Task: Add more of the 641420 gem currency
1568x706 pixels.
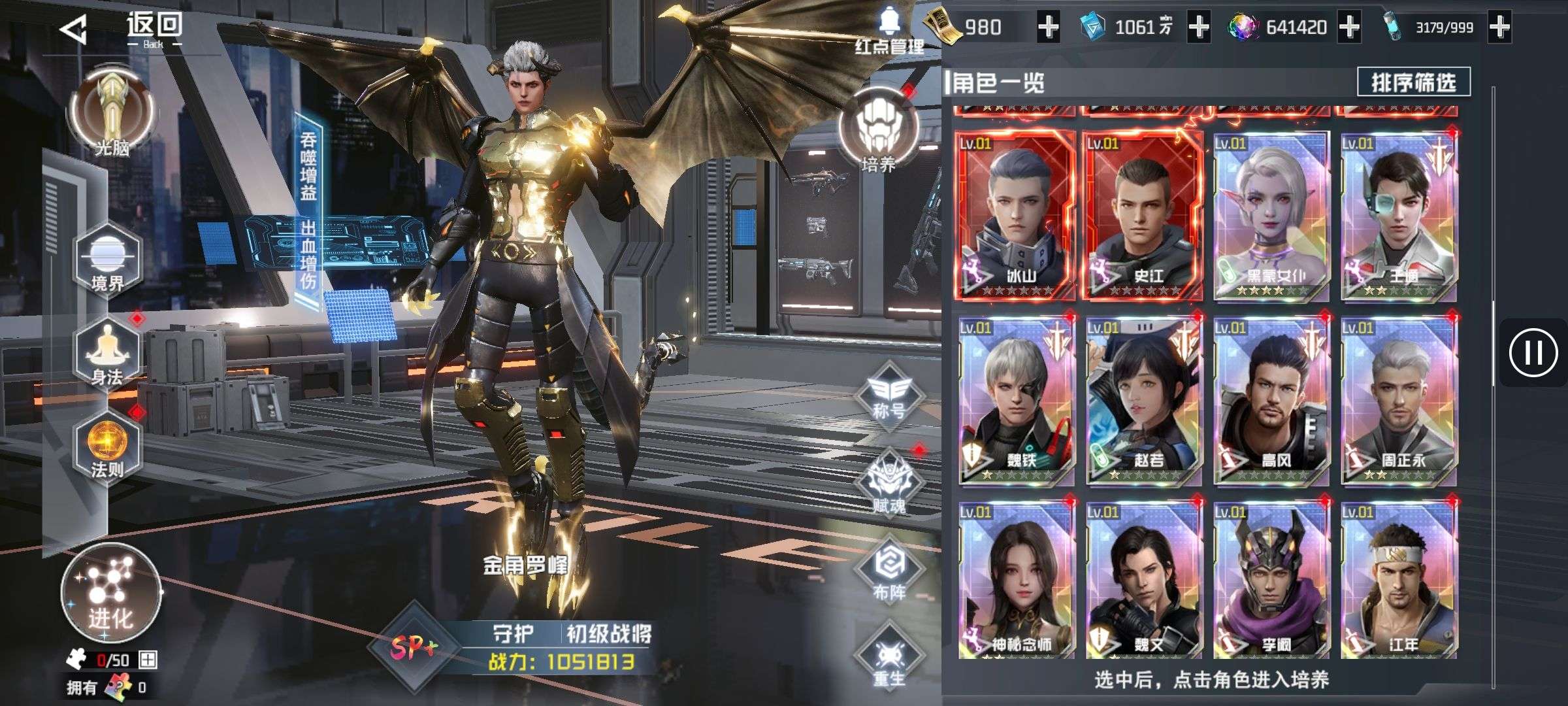Action: (x=1349, y=27)
